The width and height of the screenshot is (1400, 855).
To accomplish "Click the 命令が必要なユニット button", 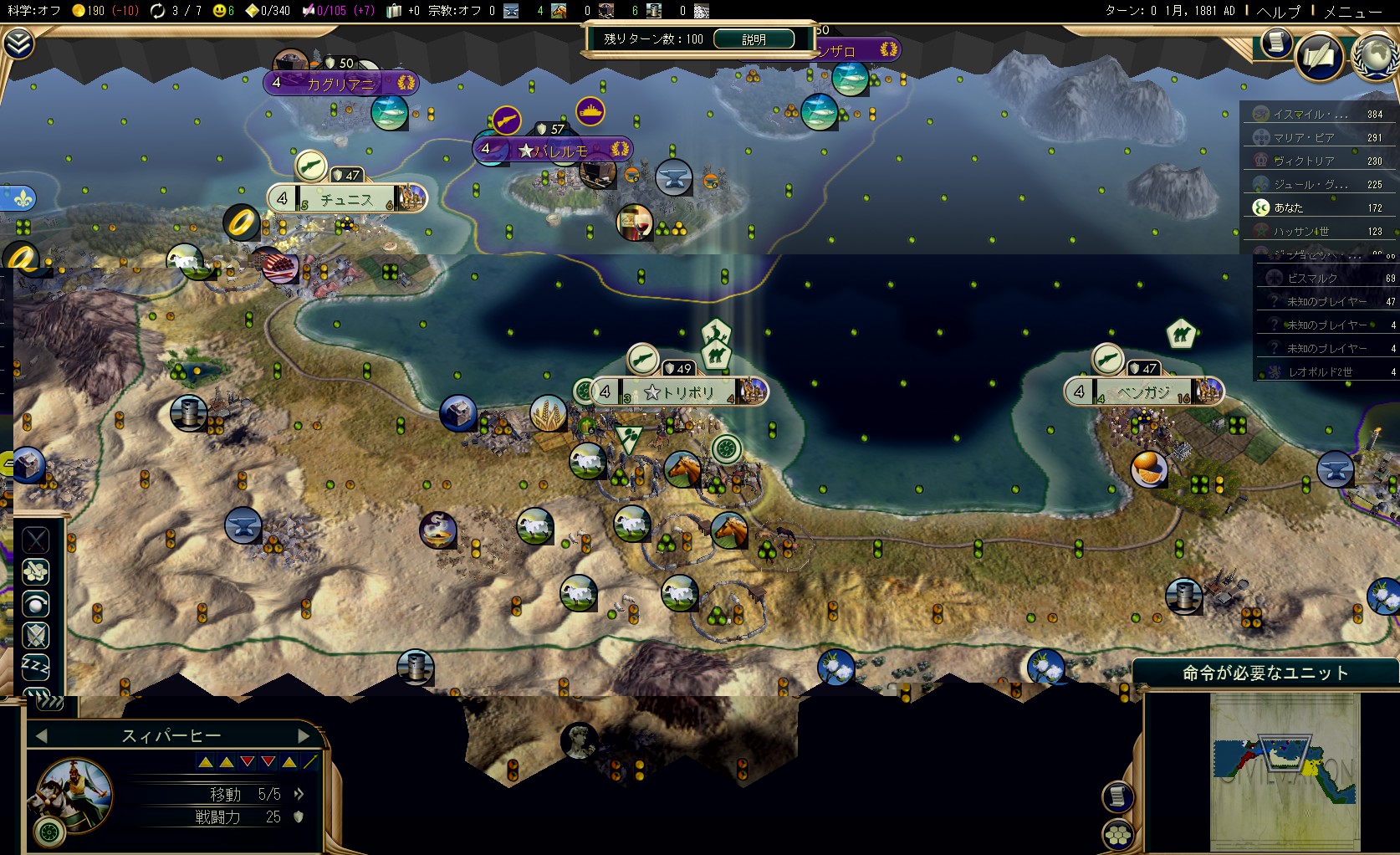I will pyautogui.click(x=1265, y=673).
